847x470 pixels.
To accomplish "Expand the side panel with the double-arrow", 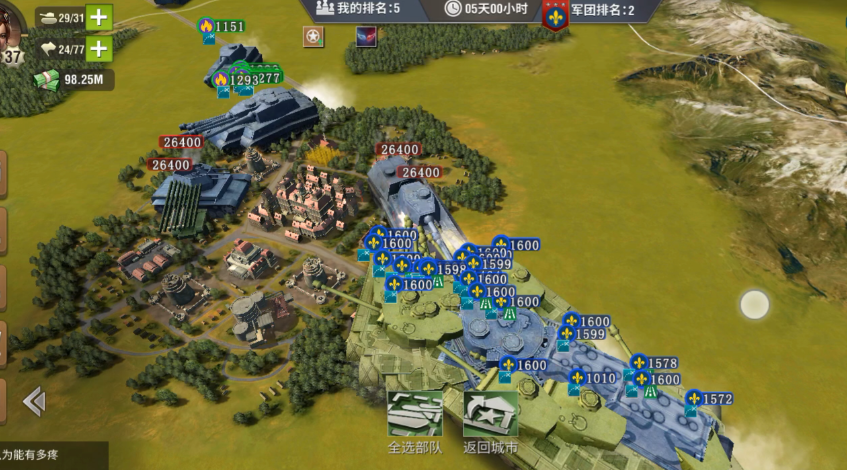I will pos(34,401).
